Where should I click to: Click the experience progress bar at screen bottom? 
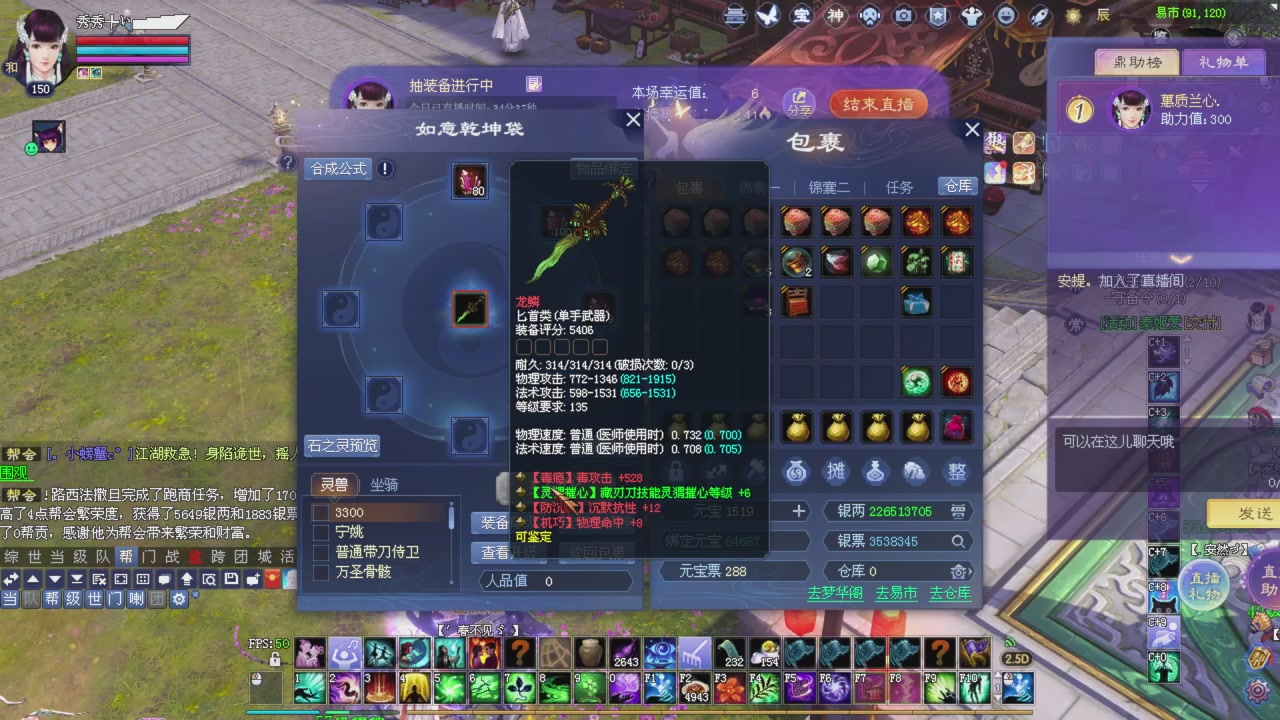tap(640, 713)
